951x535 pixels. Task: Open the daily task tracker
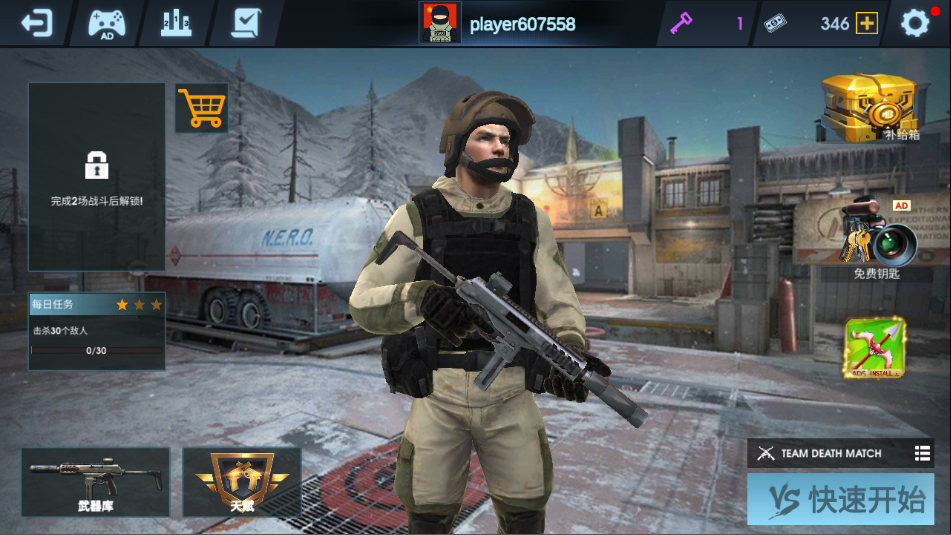click(x=96, y=331)
